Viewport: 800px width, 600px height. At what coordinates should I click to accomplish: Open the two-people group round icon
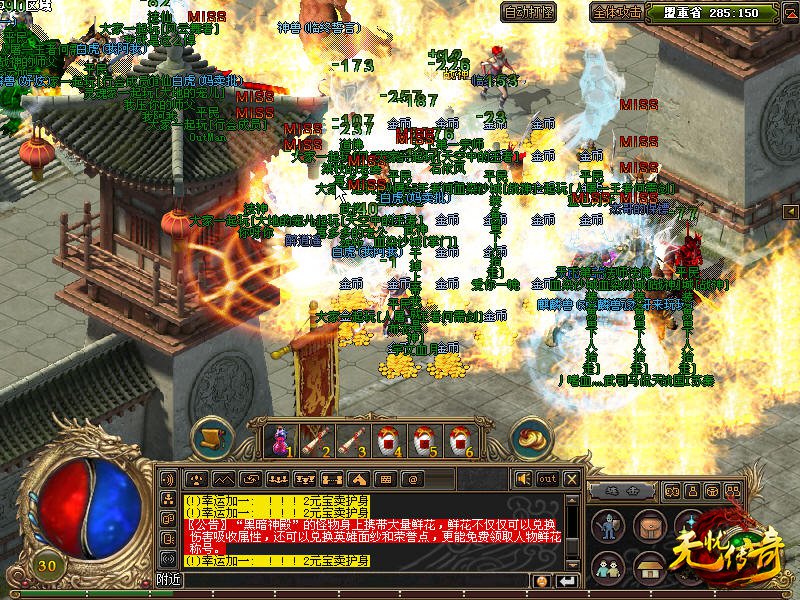(609, 567)
